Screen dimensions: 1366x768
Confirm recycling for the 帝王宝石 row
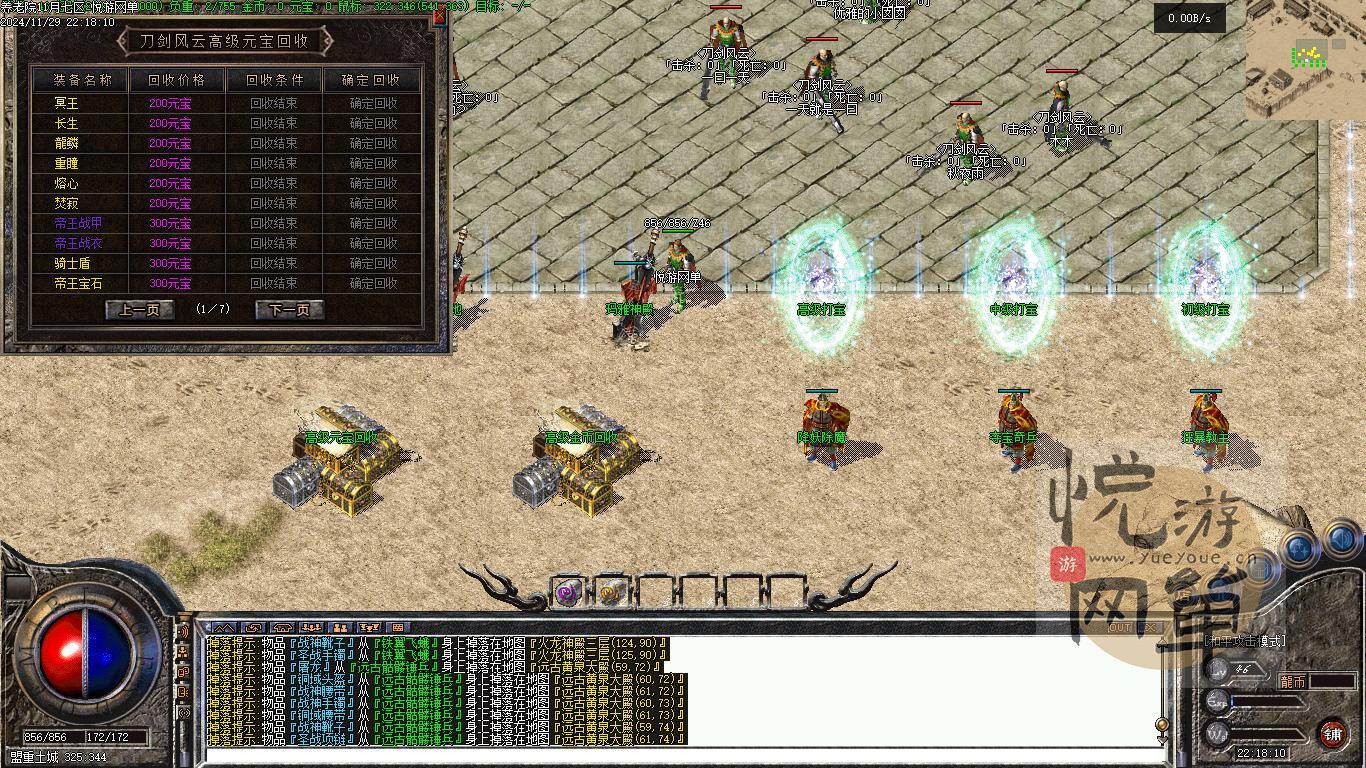pos(373,283)
